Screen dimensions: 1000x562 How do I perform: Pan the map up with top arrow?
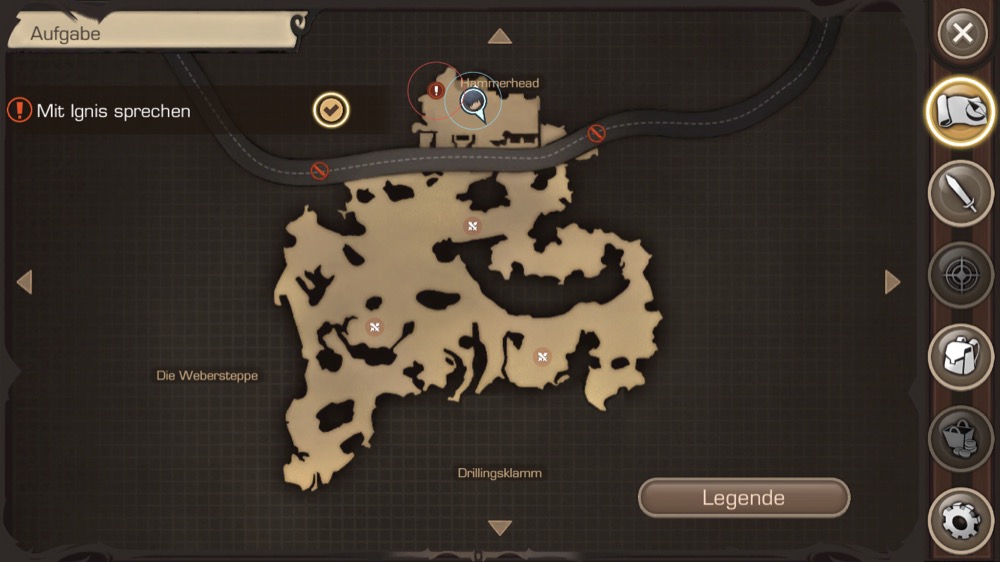tap(500, 38)
